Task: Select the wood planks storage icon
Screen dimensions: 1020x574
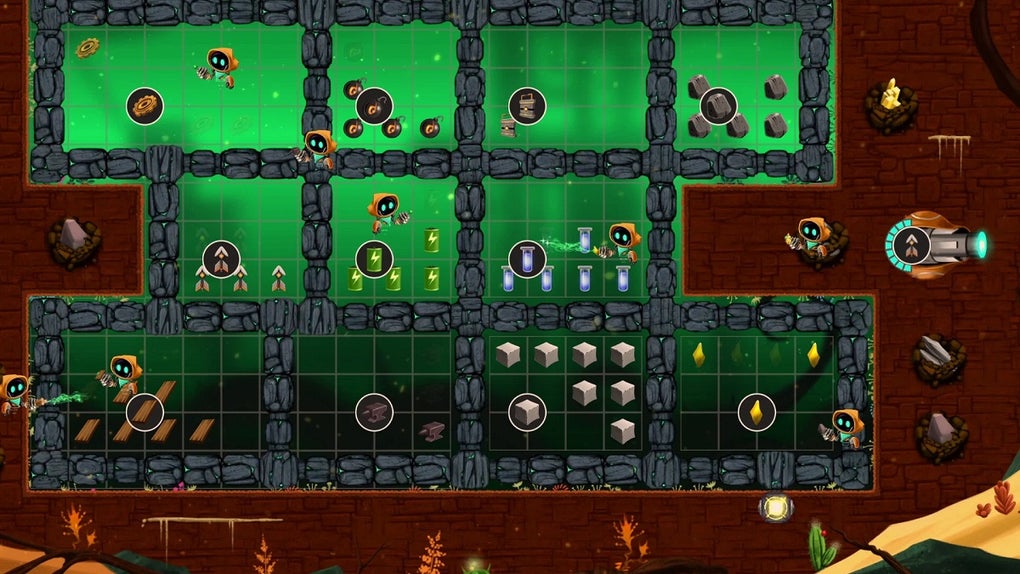Action: [144, 412]
